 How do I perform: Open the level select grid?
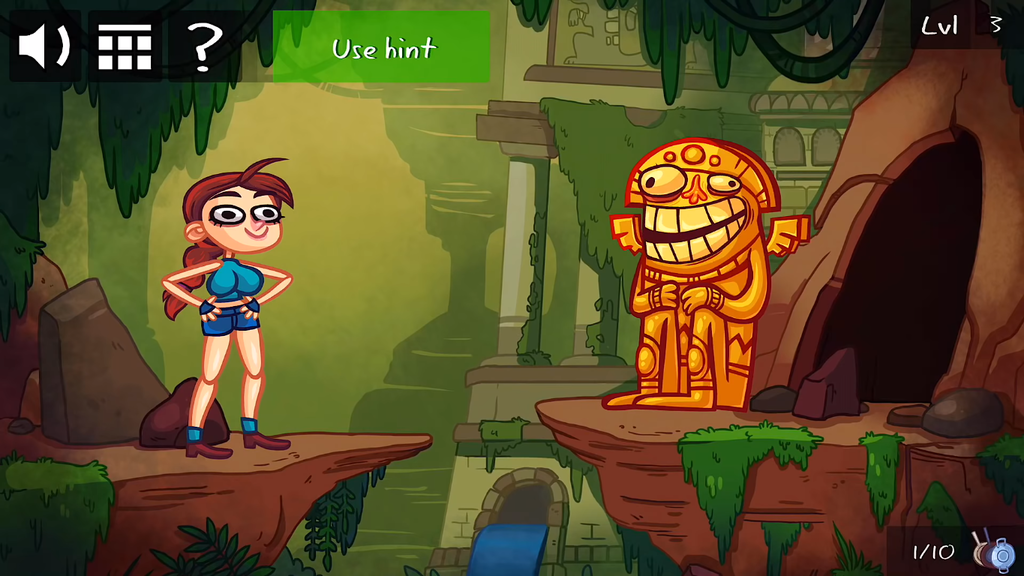coord(125,46)
